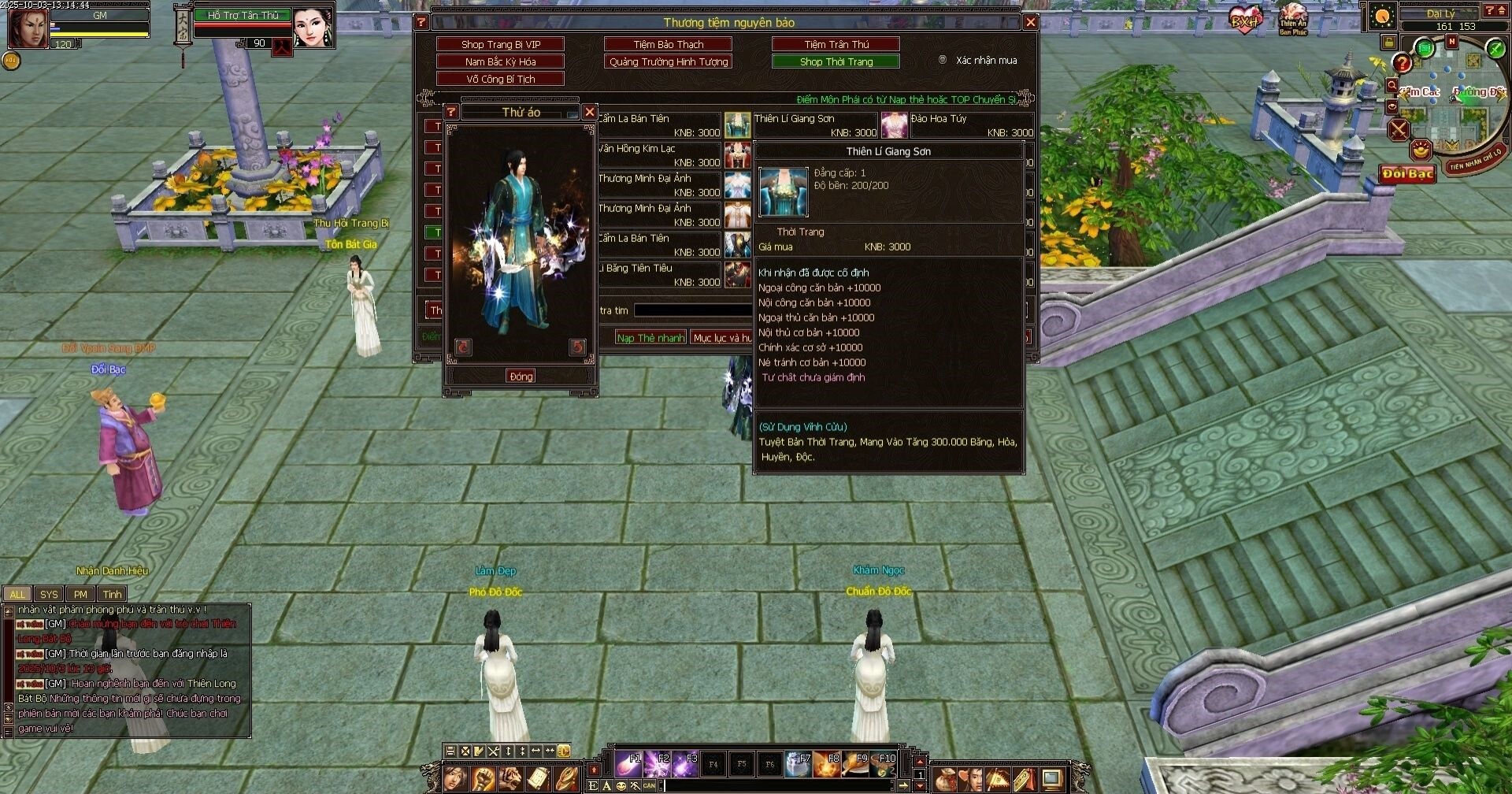
Task: Open the PM chat tab
Action: (80, 595)
